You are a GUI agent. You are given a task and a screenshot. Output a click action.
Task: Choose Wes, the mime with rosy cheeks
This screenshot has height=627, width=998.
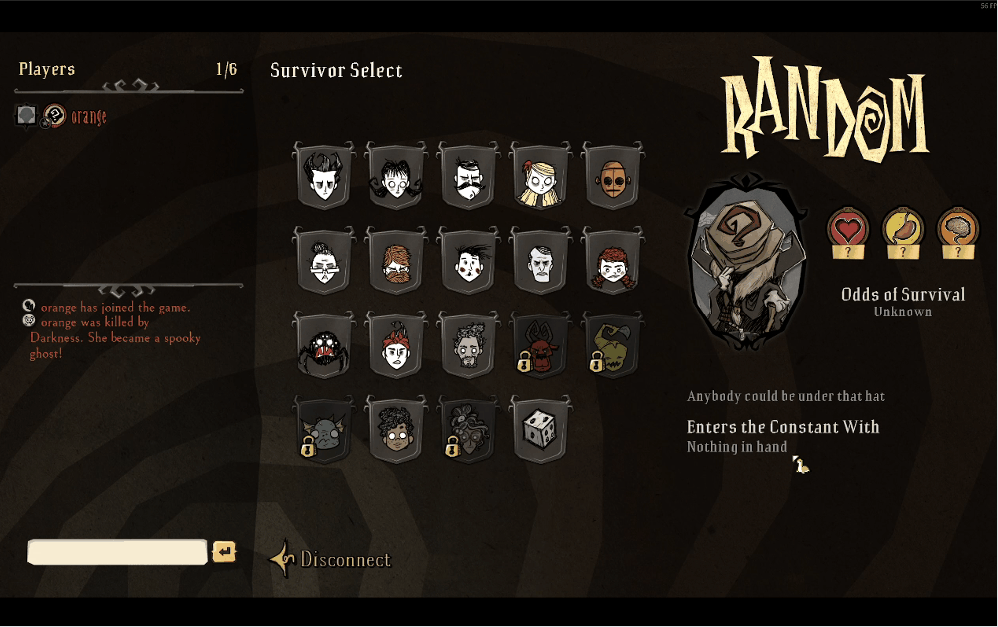[x=468, y=263]
